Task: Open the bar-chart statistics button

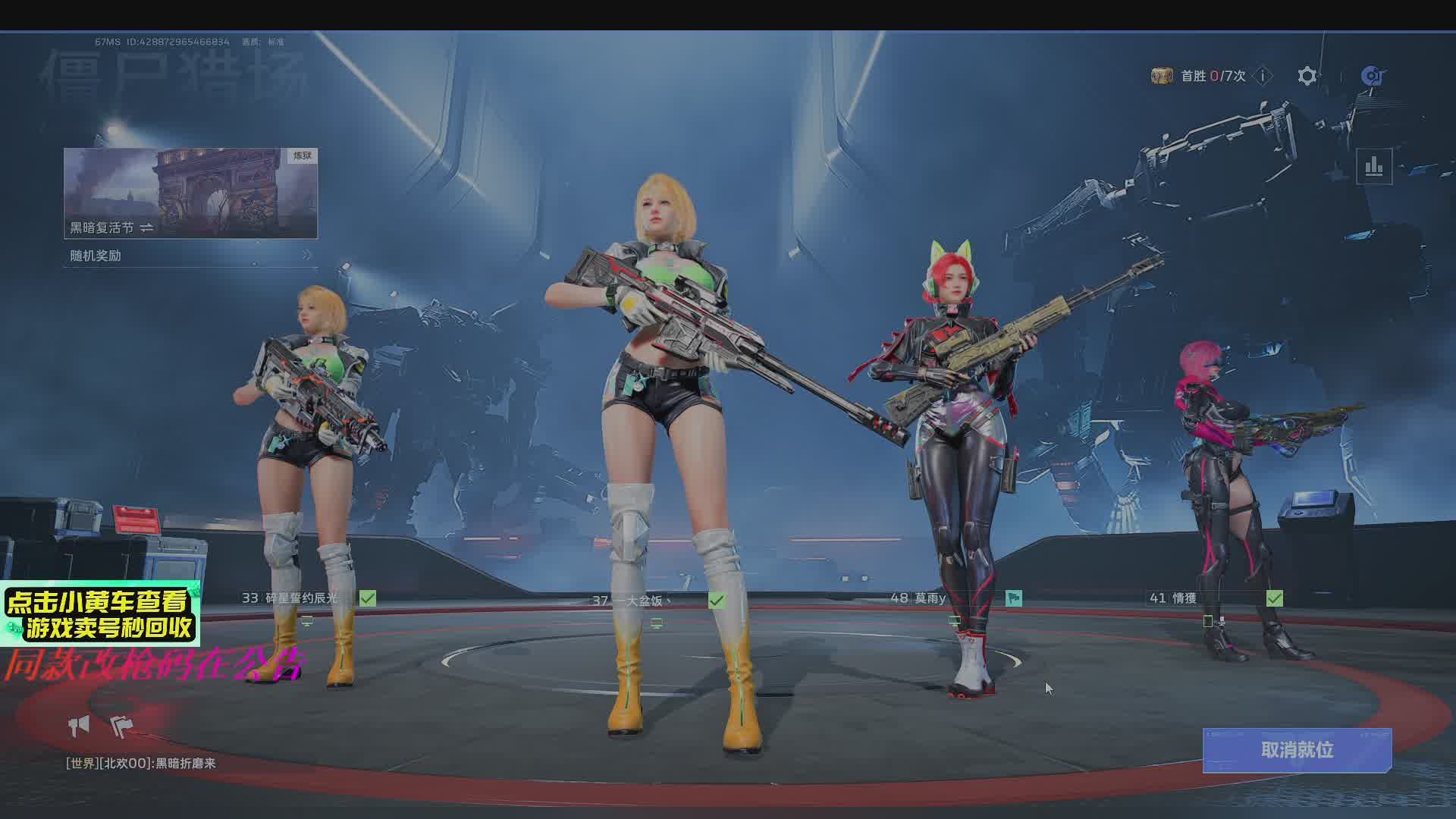Action: (x=1374, y=167)
